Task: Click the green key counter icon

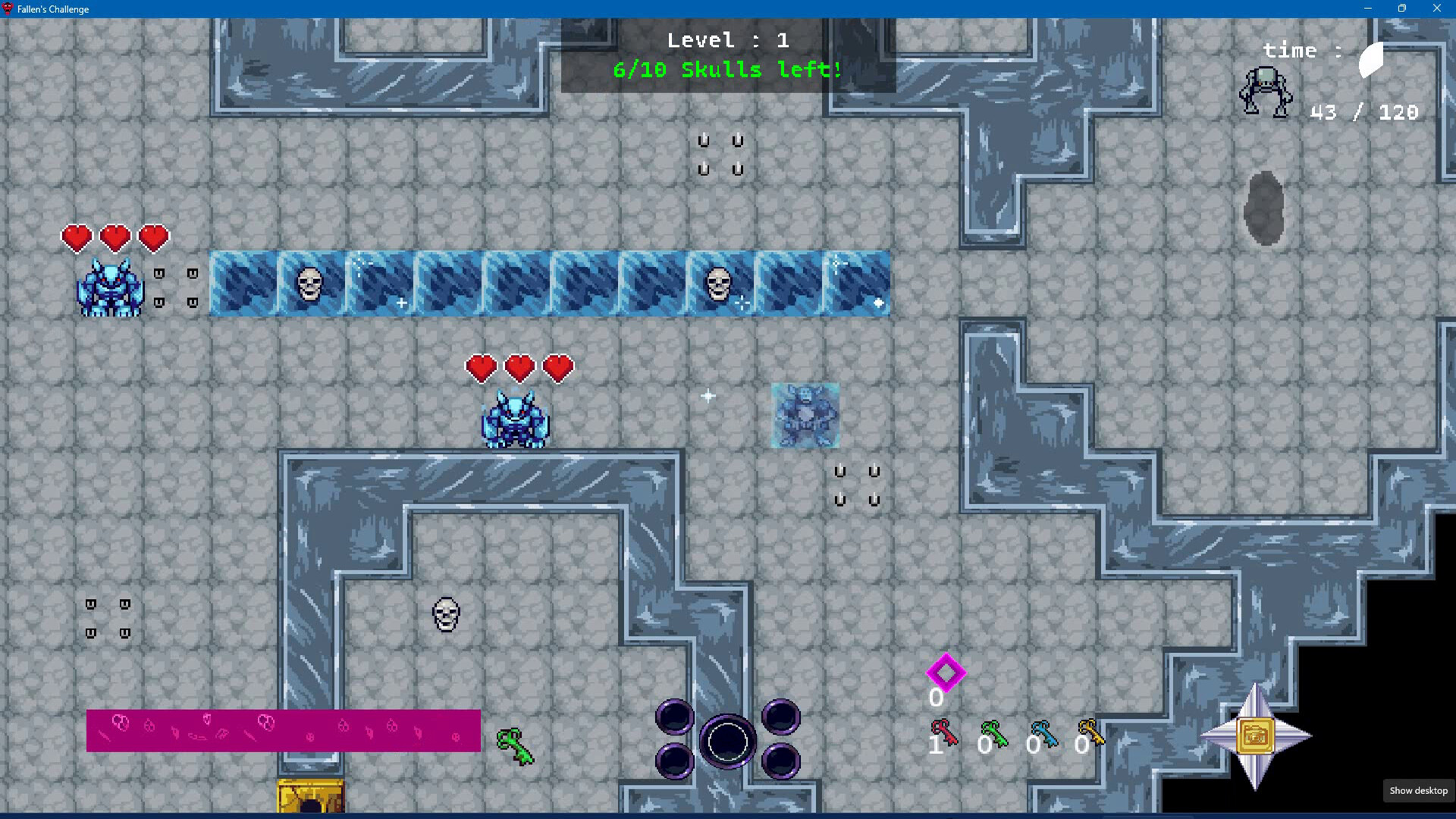Action: [x=993, y=732]
